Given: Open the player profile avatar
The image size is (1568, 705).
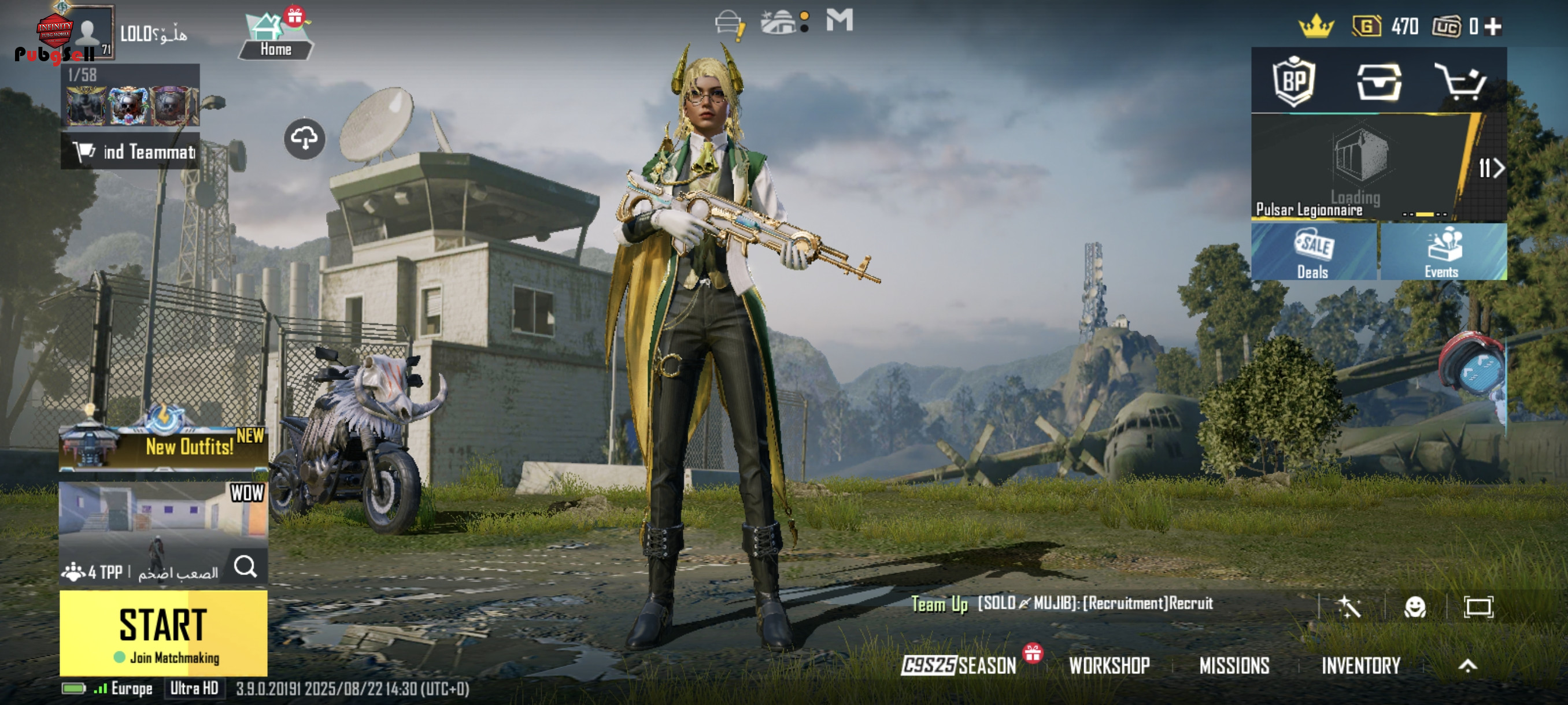Looking at the screenshot, I should point(88,32).
